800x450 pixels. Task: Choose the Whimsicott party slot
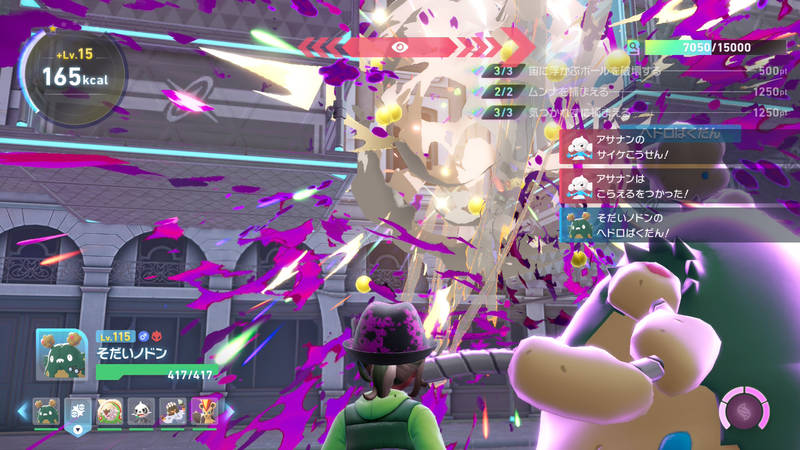pyautogui.click(x=110, y=411)
